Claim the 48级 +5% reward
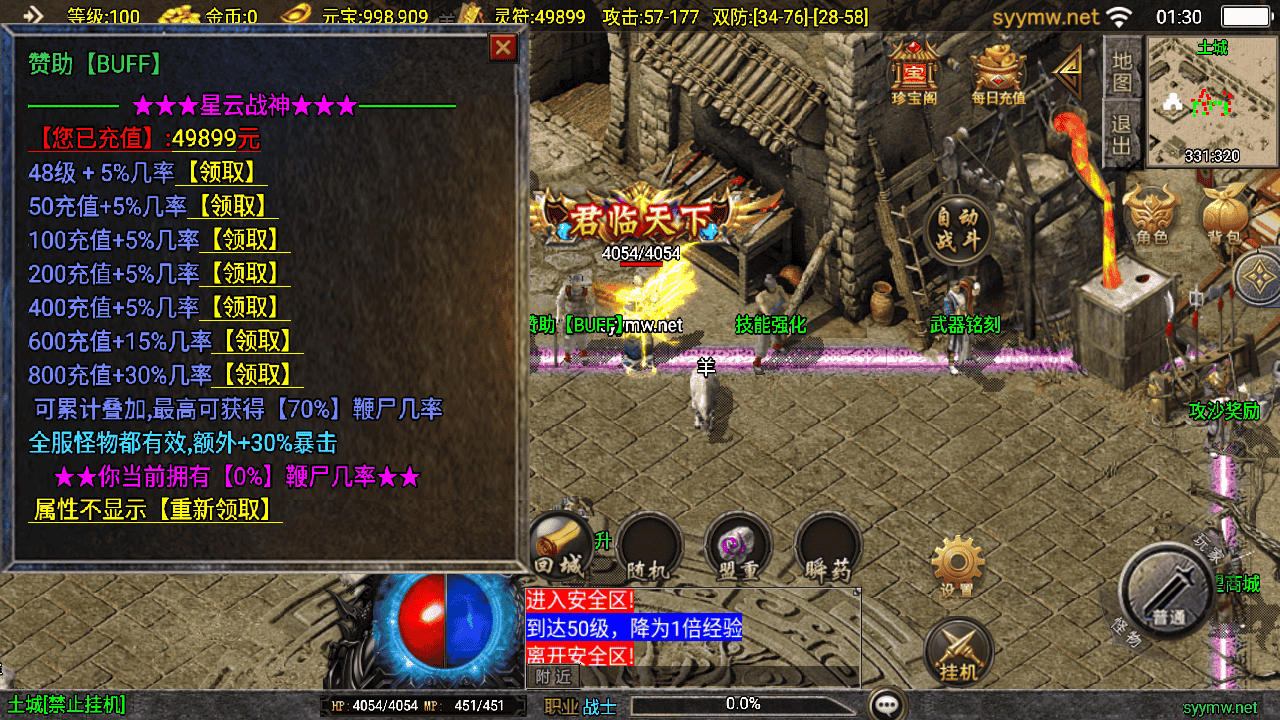The width and height of the screenshot is (1280, 720). point(221,173)
